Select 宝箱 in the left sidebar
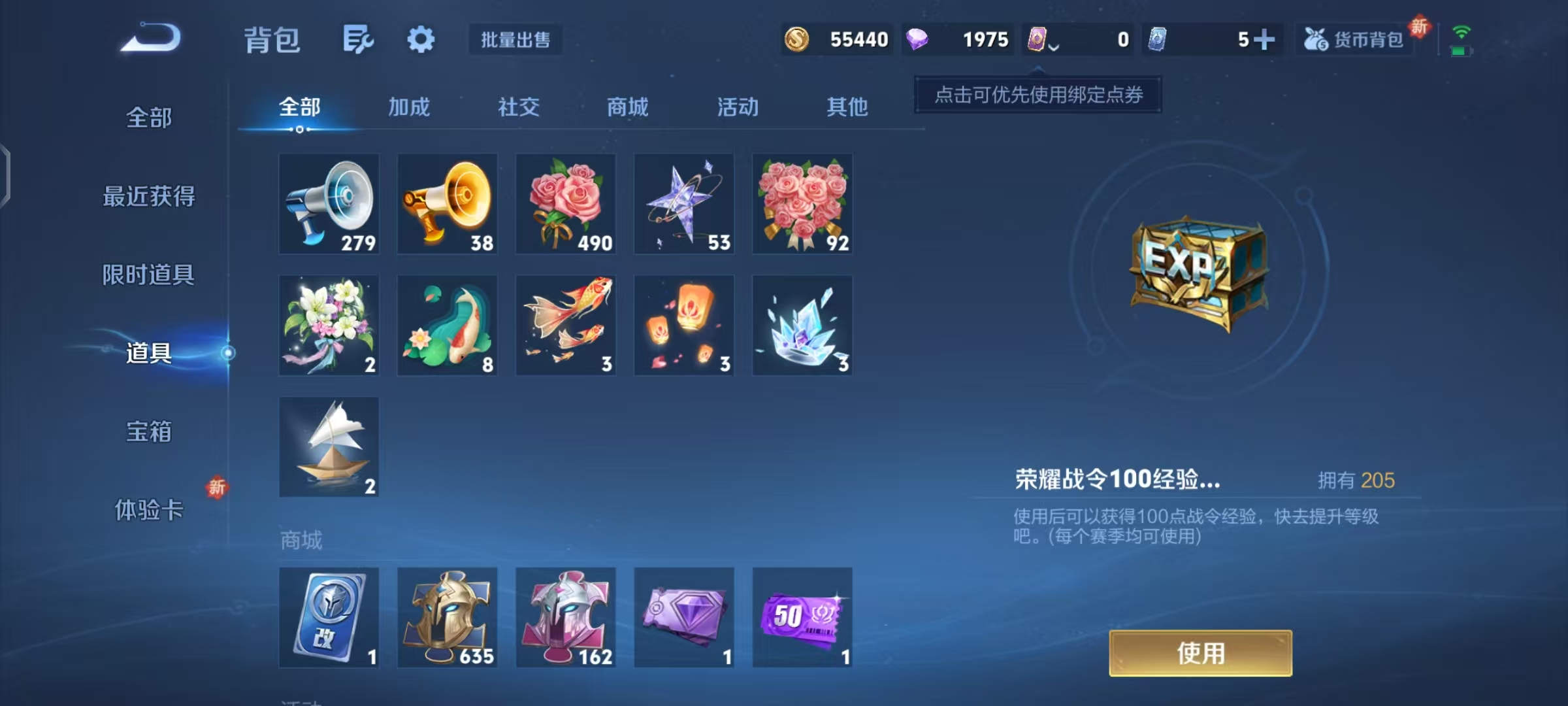1568x706 pixels. click(x=149, y=431)
